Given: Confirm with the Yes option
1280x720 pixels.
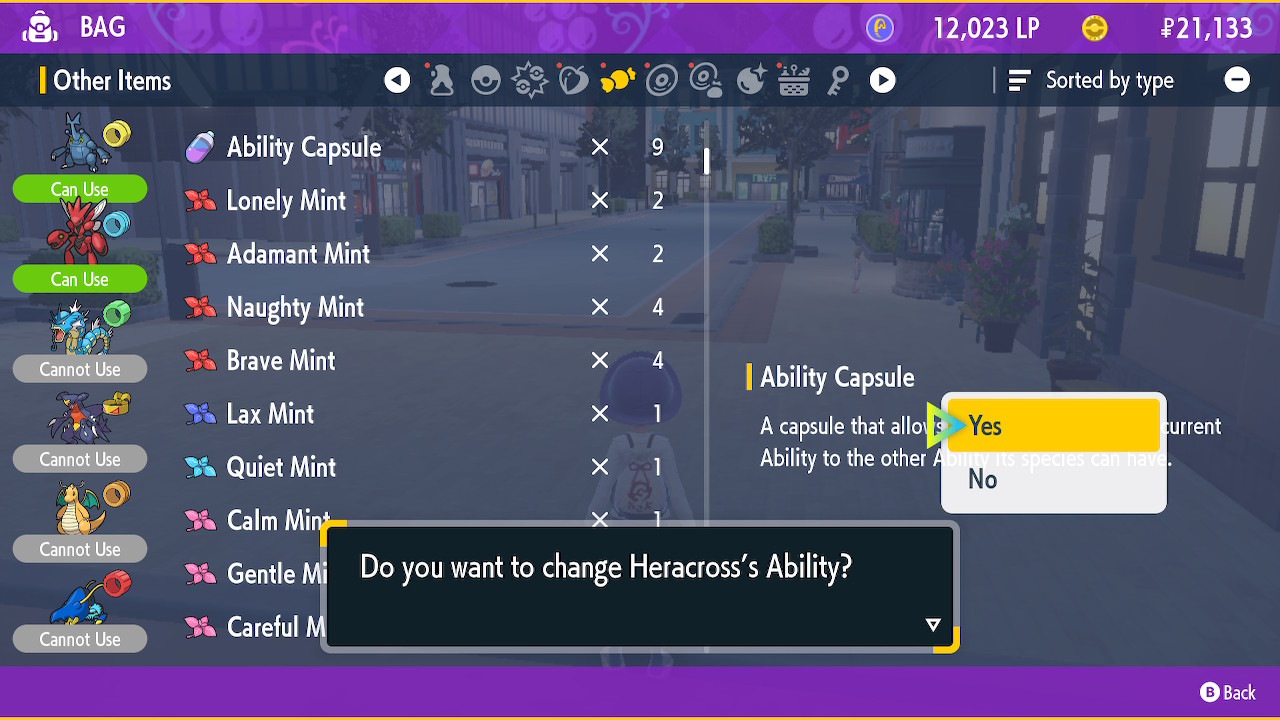Looking at the screenshot, I should (x=1053, y=426).
